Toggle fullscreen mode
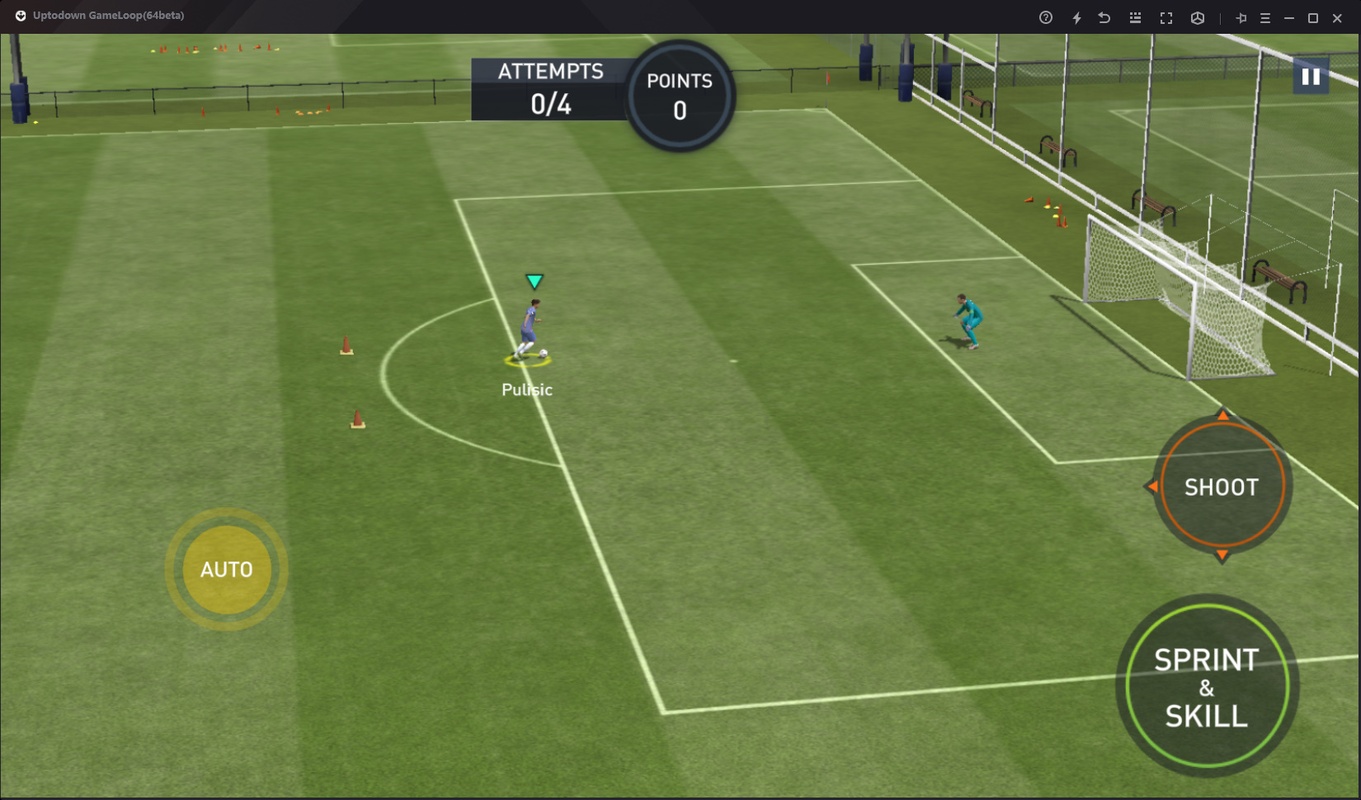 (x=1167, y=18)
